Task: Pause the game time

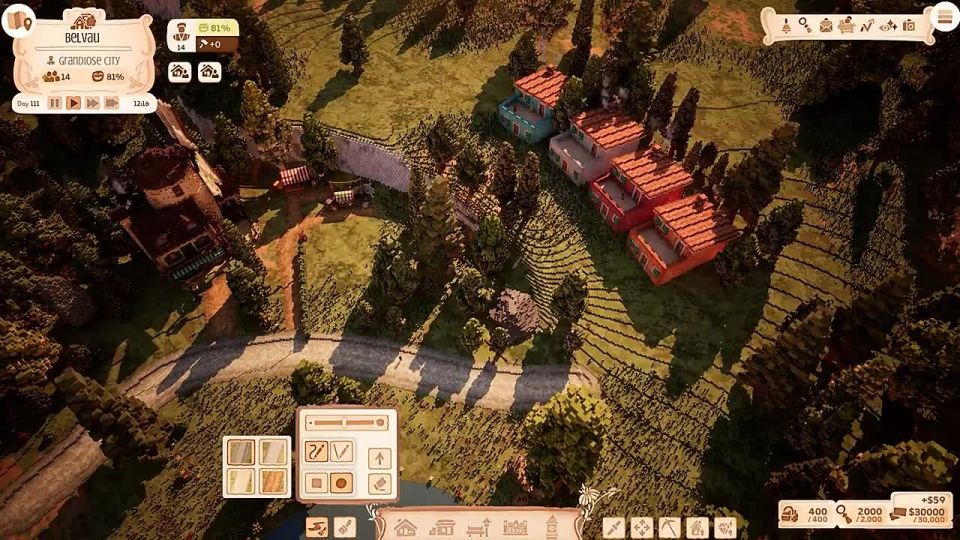Action: point(55,103)
